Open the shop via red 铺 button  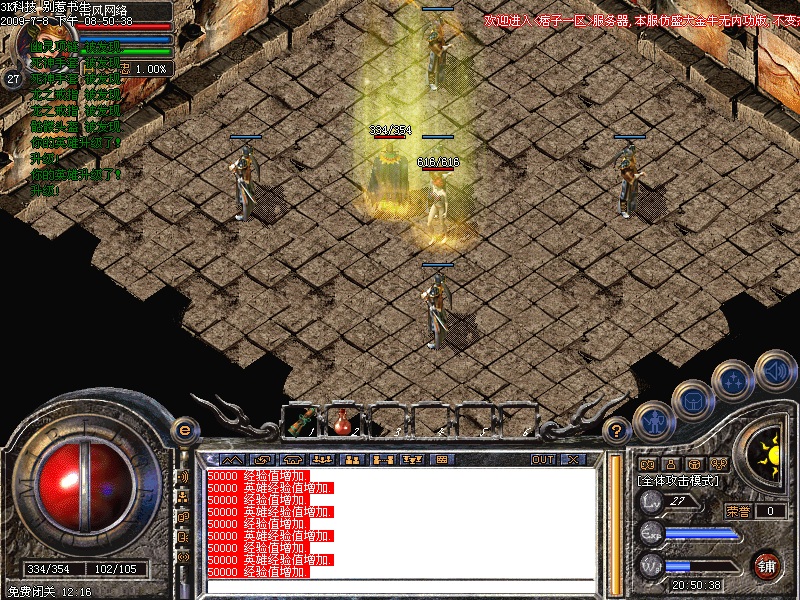coord(767,565)
